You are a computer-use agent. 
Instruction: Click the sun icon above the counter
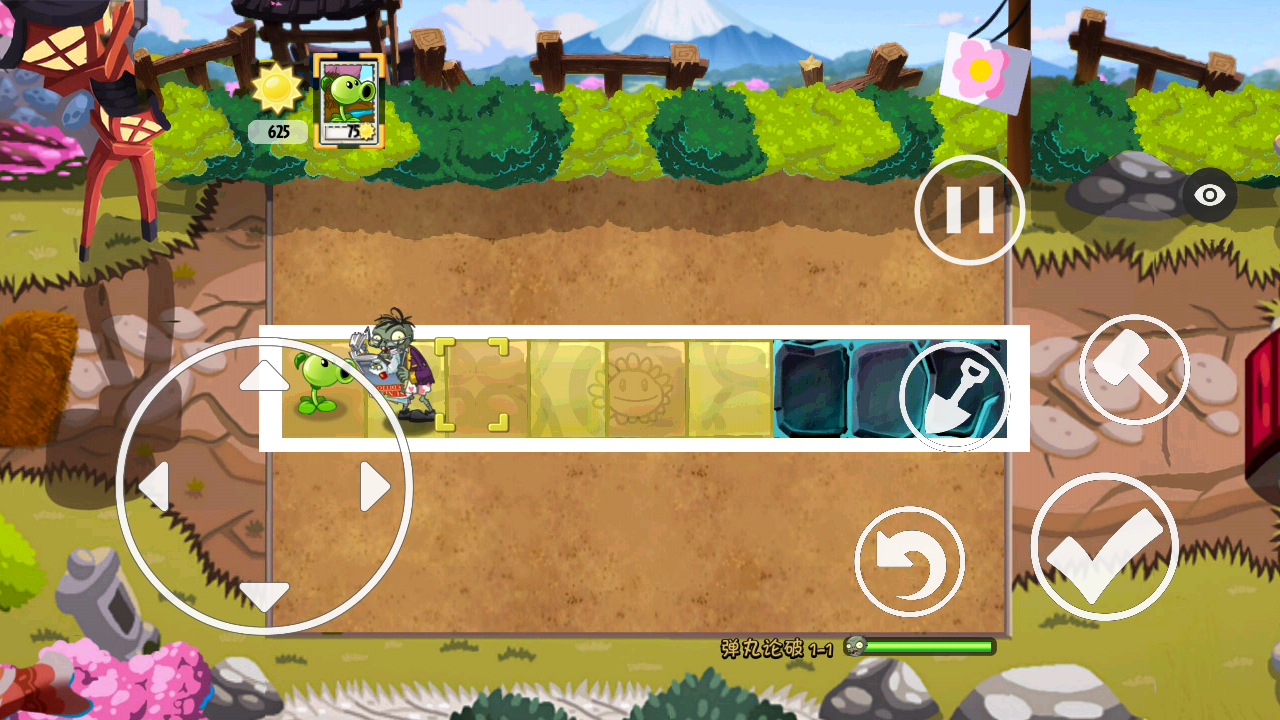(x=277, y=90)
